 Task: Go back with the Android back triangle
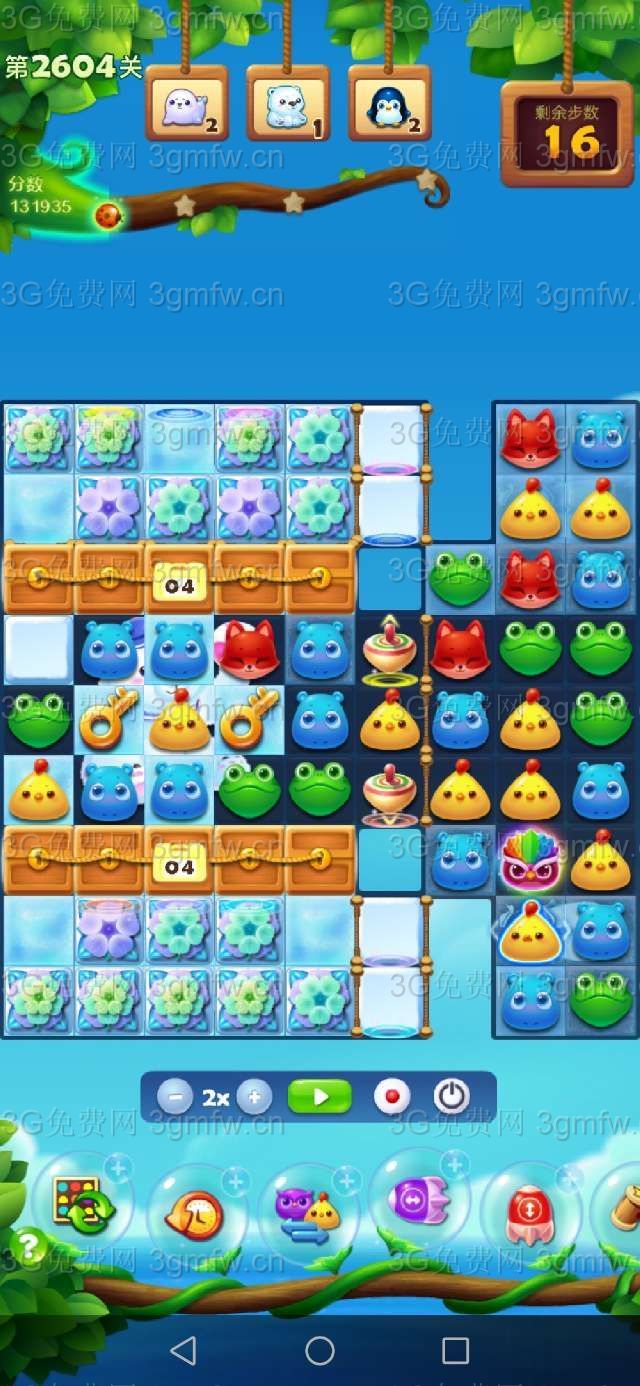183,1351
